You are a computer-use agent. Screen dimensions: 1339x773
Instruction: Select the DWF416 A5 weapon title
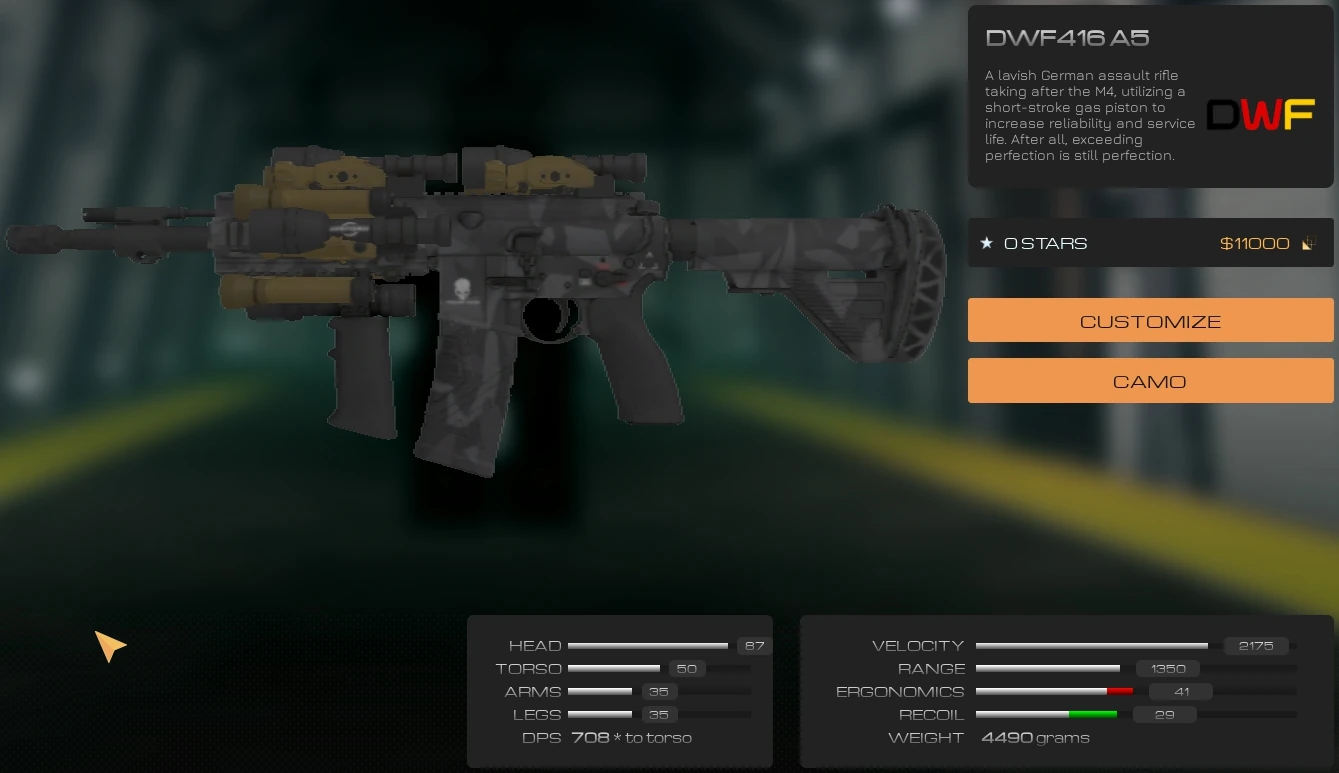(1068, 37)
